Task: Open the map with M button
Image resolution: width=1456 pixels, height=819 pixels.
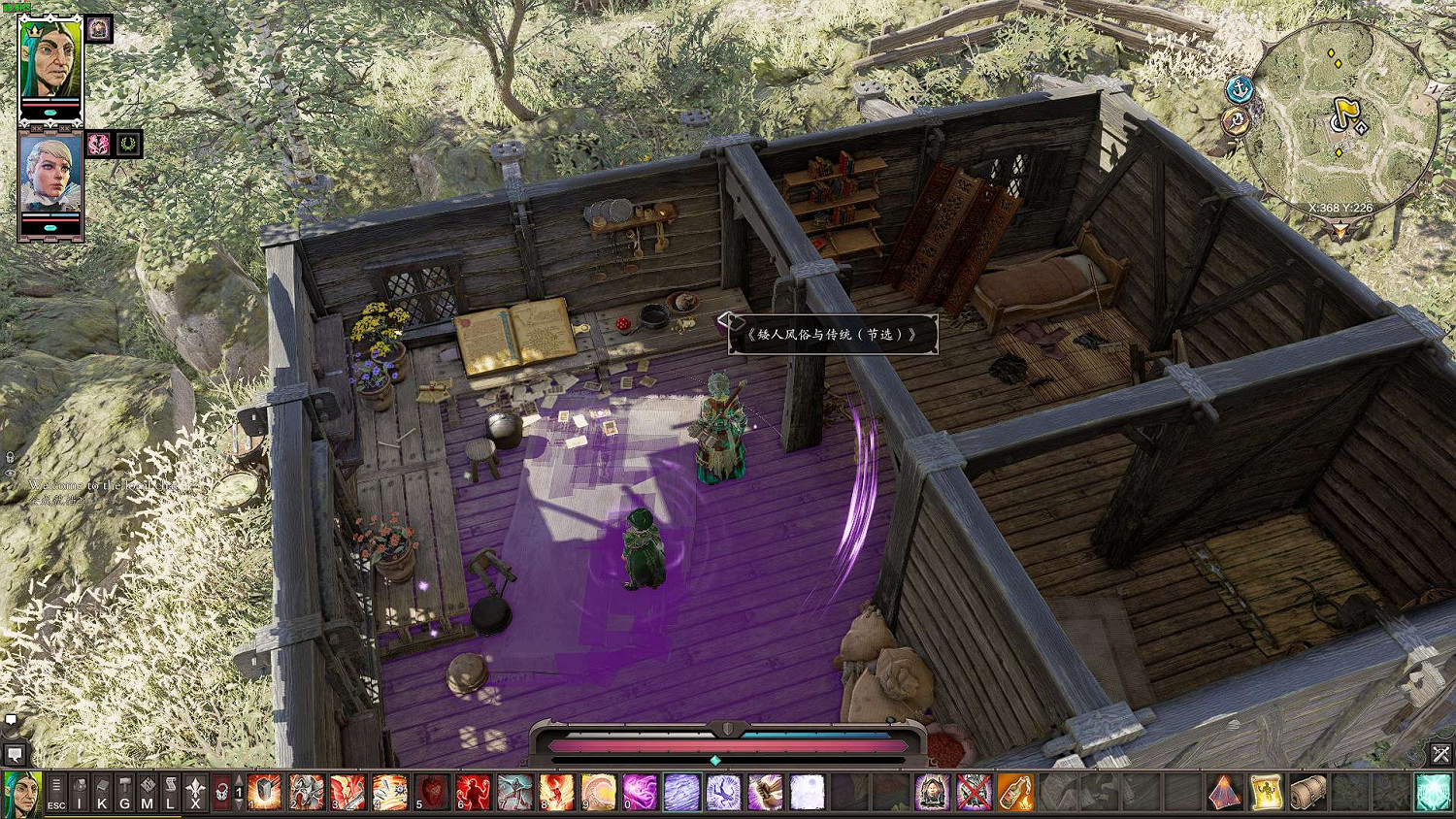Action: point(148,793)
